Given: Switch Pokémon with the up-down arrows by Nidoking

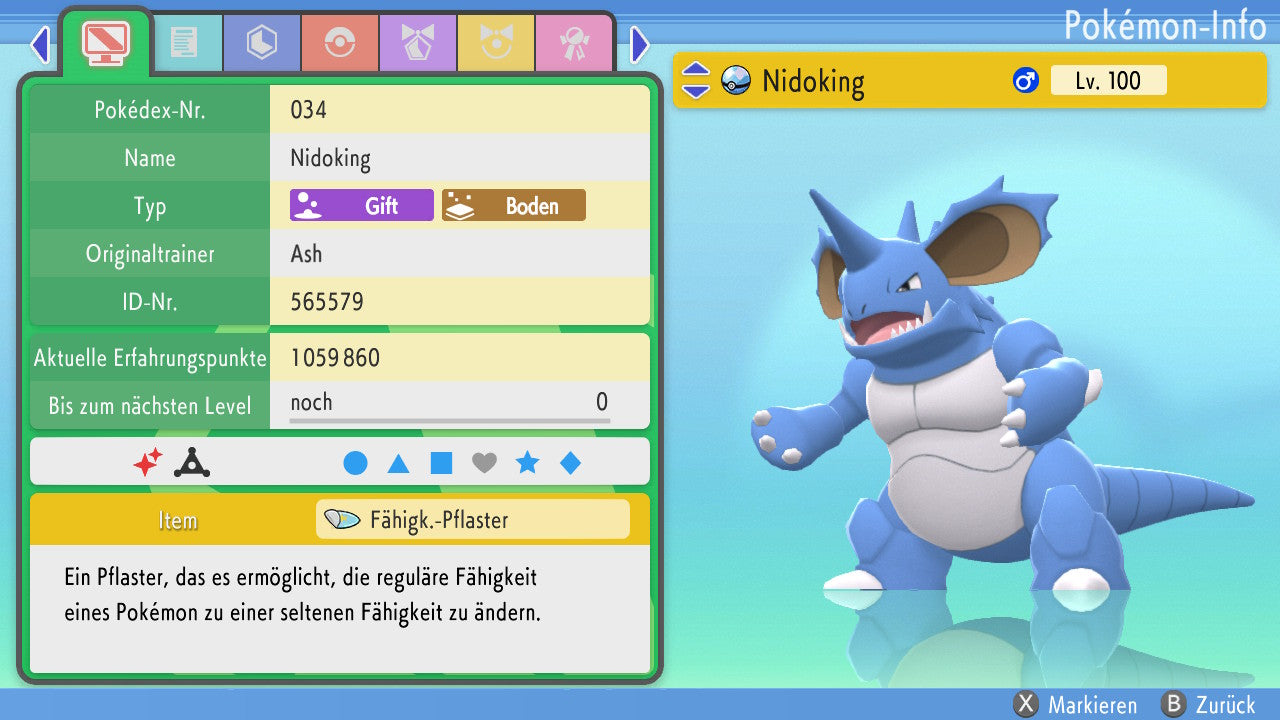Looking at the screenshot, I should click(695, 81).
